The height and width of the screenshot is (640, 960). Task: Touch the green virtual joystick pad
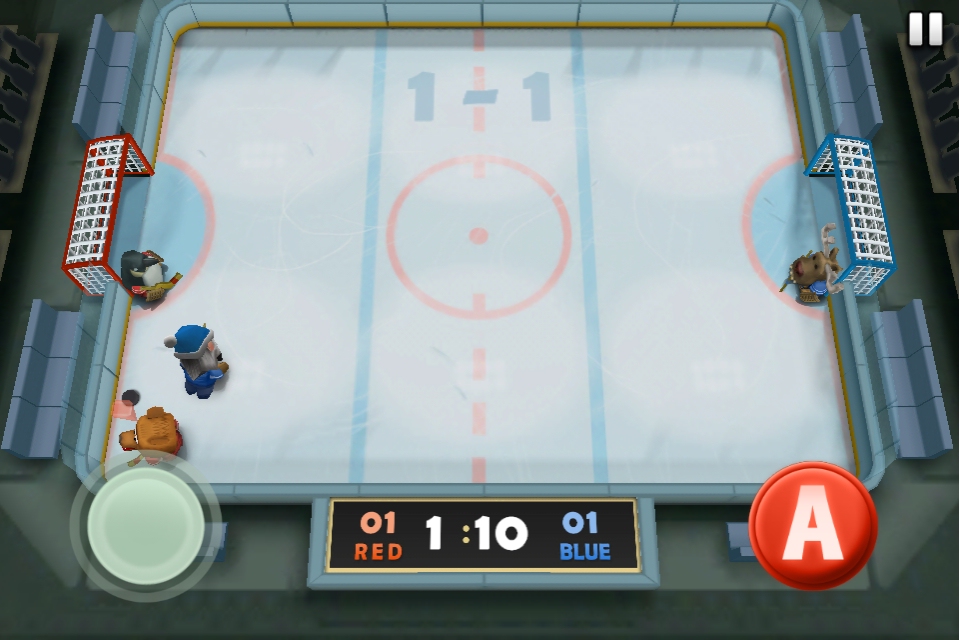(x=146, y=525)
